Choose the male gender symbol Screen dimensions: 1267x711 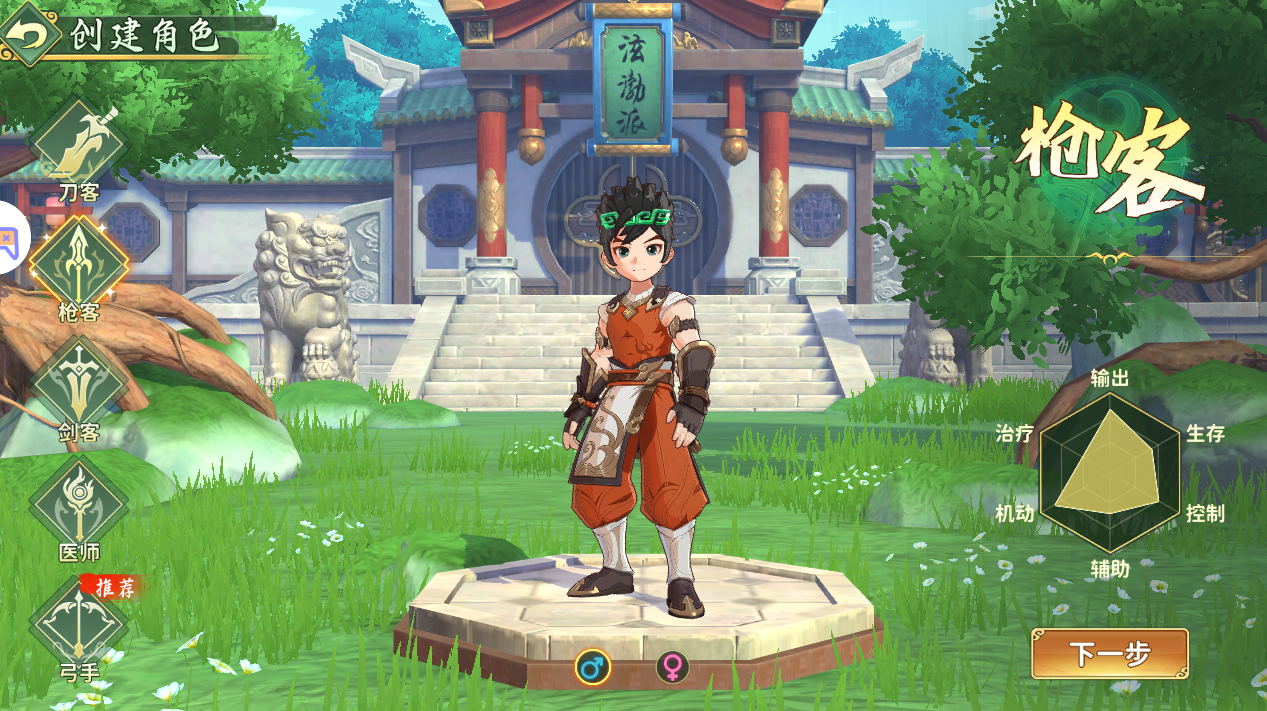pyautogui.click(x=592, y=666)
